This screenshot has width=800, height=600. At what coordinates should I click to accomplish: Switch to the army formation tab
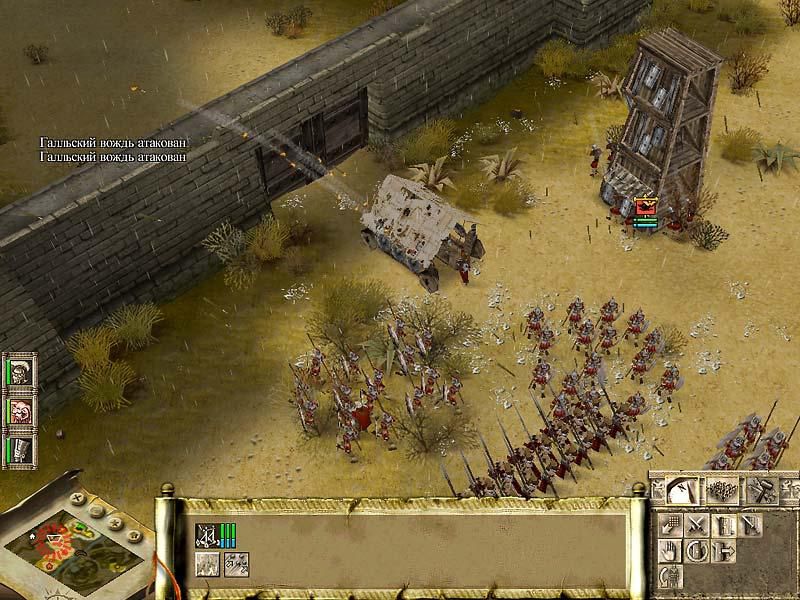click(x=723, y=489)
